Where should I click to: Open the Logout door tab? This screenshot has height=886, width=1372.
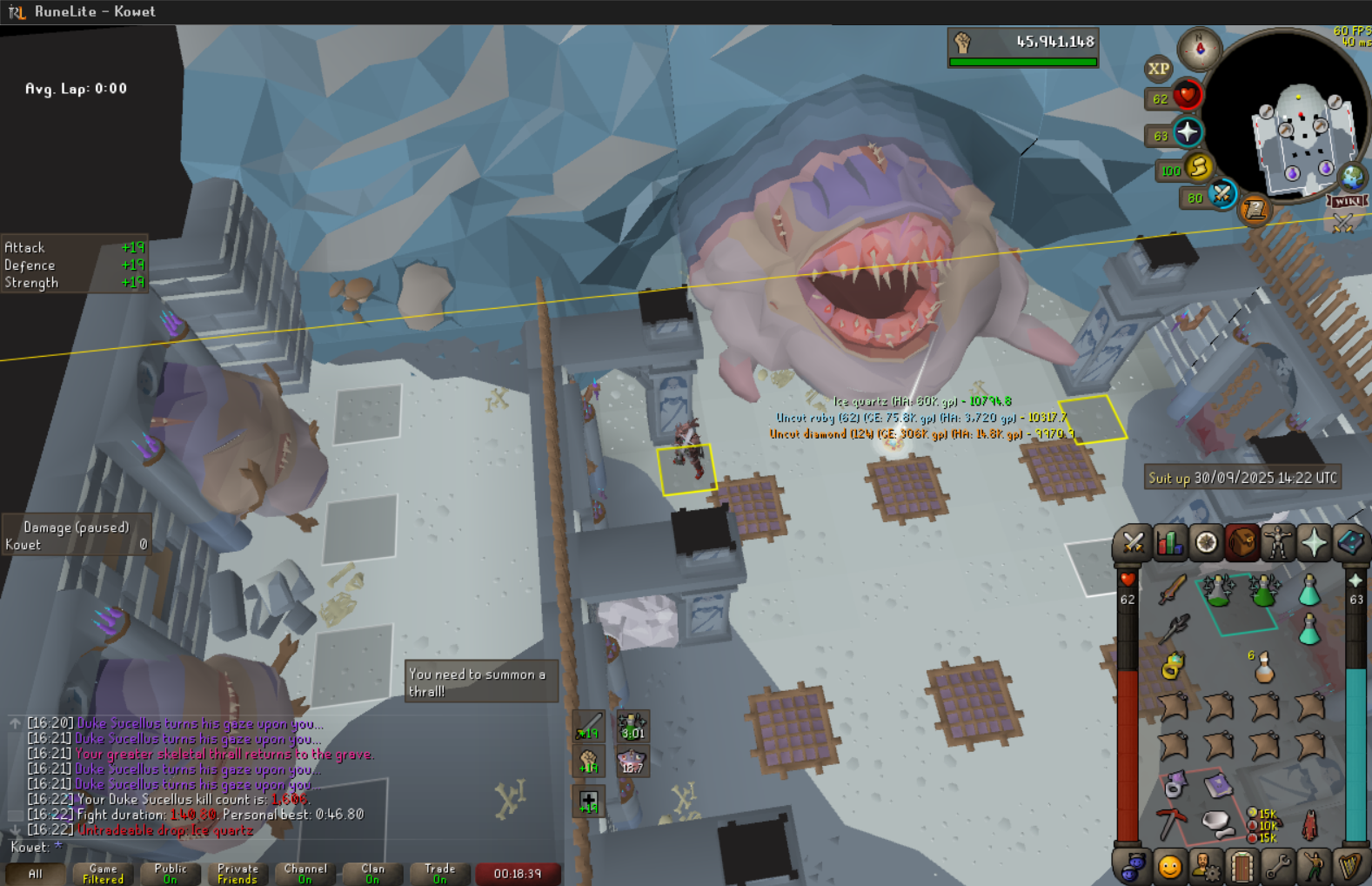(1241, 867)
